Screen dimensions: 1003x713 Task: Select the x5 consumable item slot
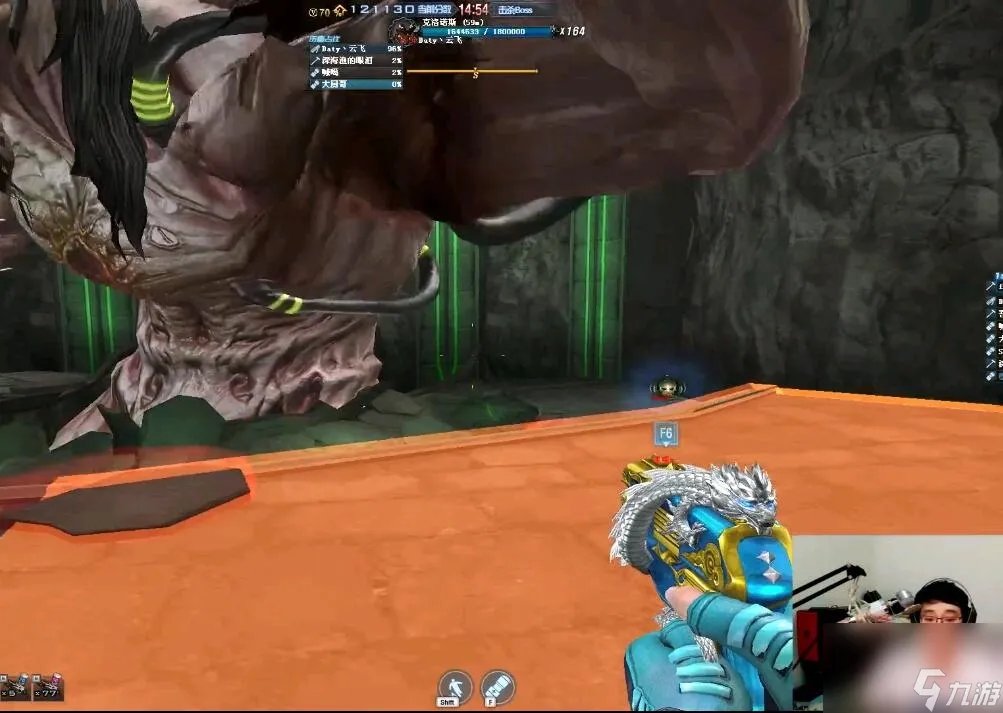(15, 686)
